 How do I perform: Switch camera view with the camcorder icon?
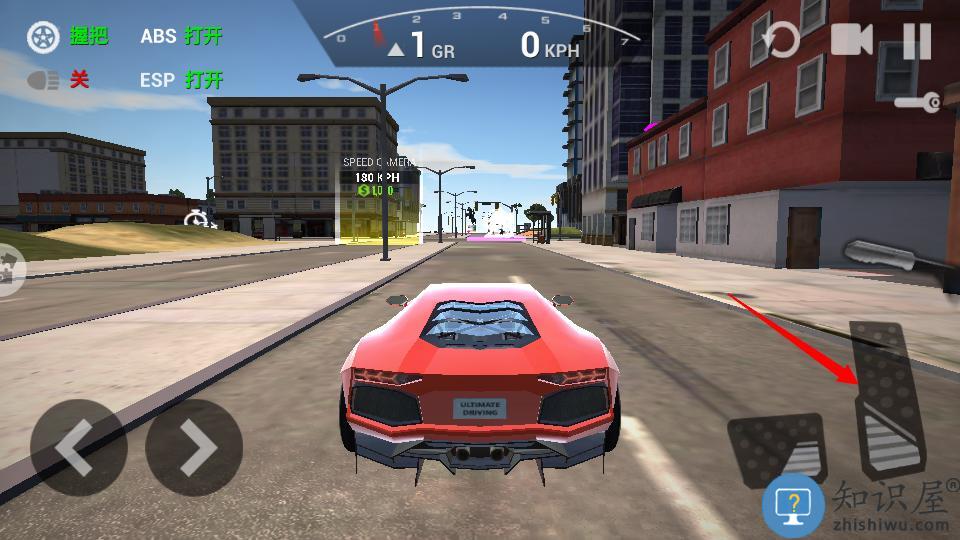click(x=851, y=40)
